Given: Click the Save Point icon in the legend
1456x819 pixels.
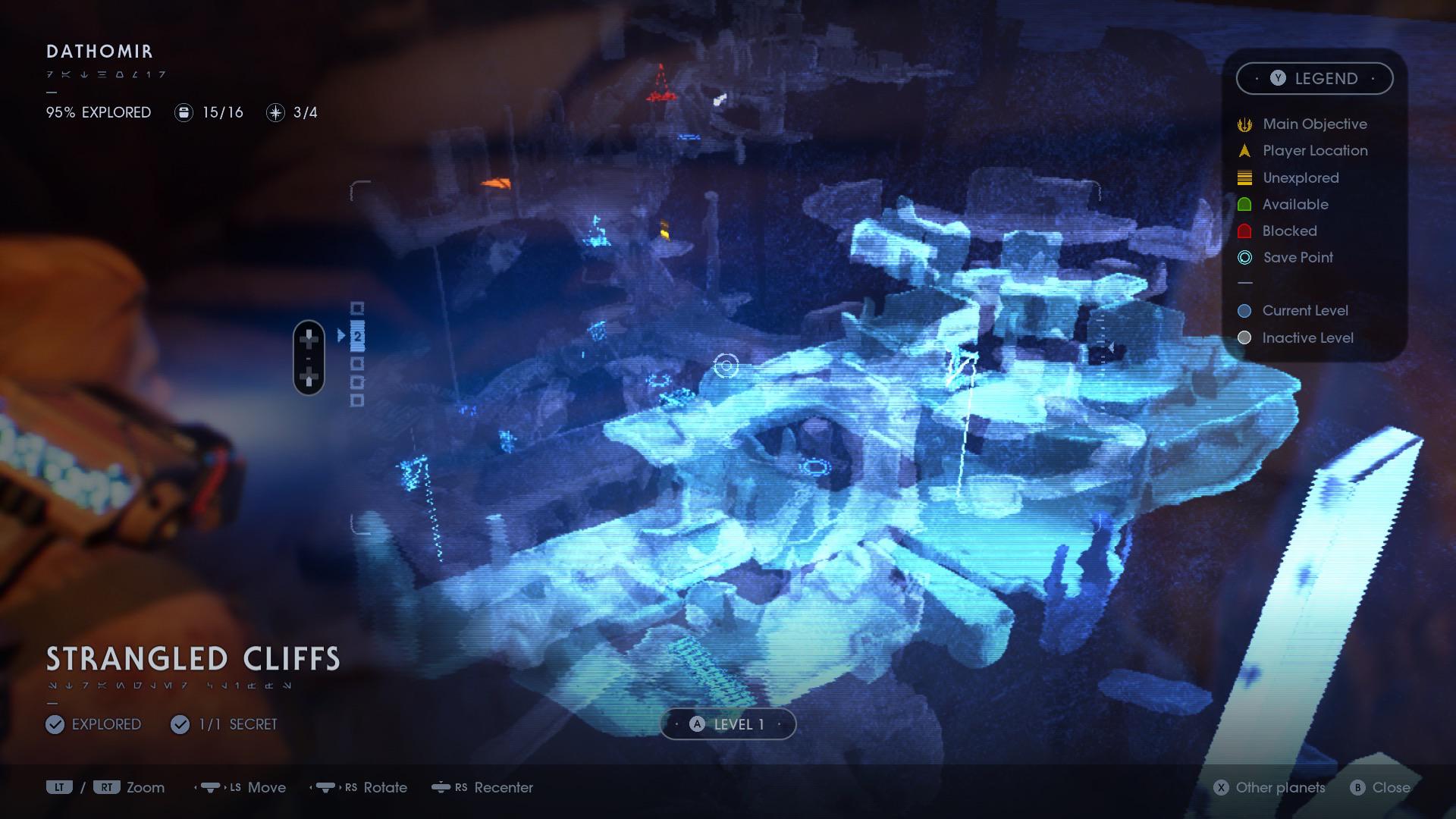Looking at the screenshot, I should tap(1244, 258).
